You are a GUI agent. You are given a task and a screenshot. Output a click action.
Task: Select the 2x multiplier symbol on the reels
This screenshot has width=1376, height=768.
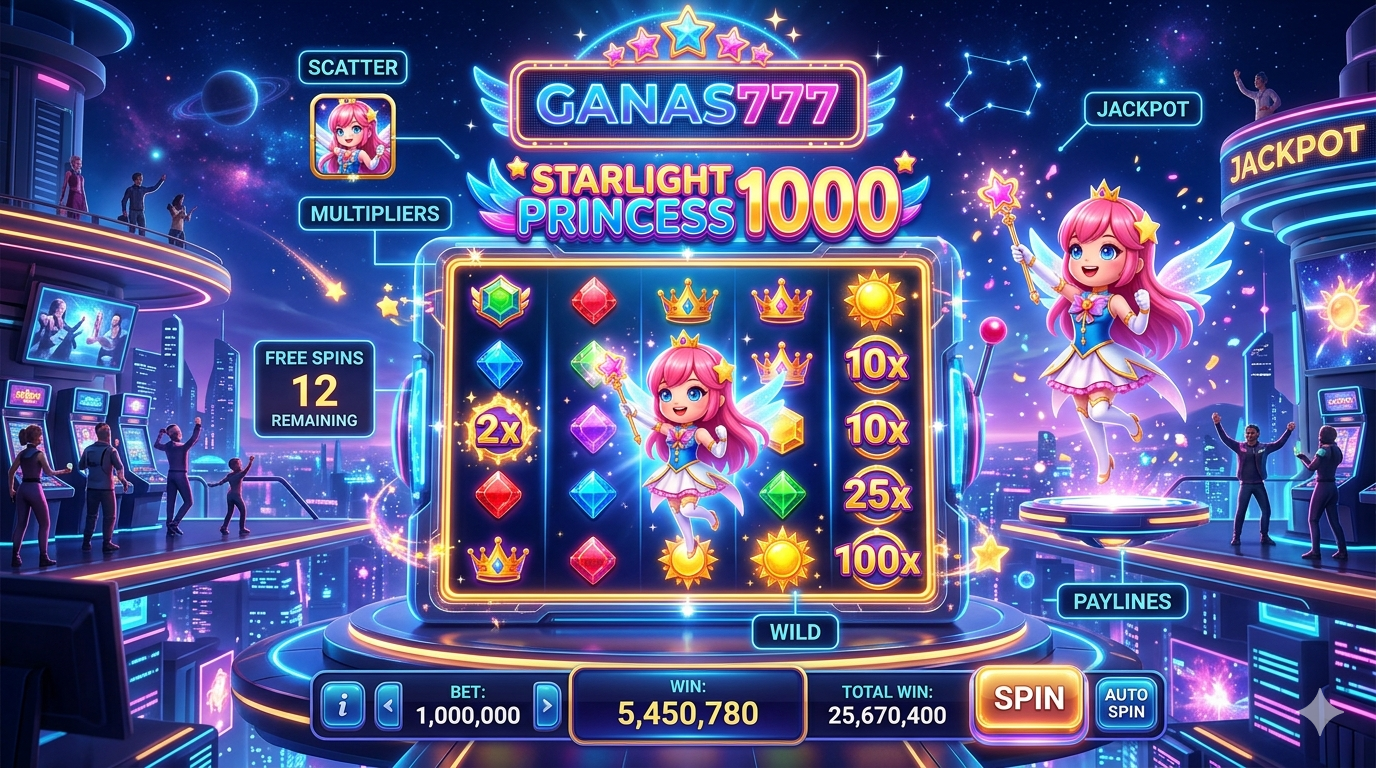click(499, 430)
